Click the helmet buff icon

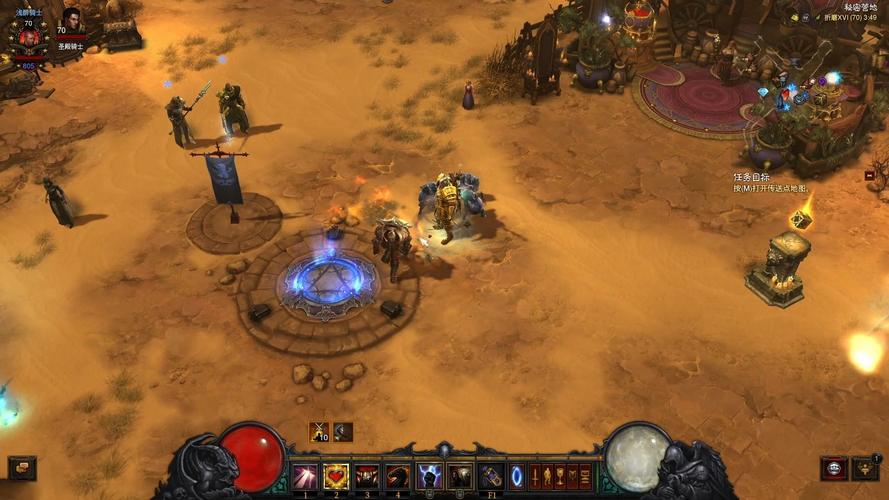343,432
